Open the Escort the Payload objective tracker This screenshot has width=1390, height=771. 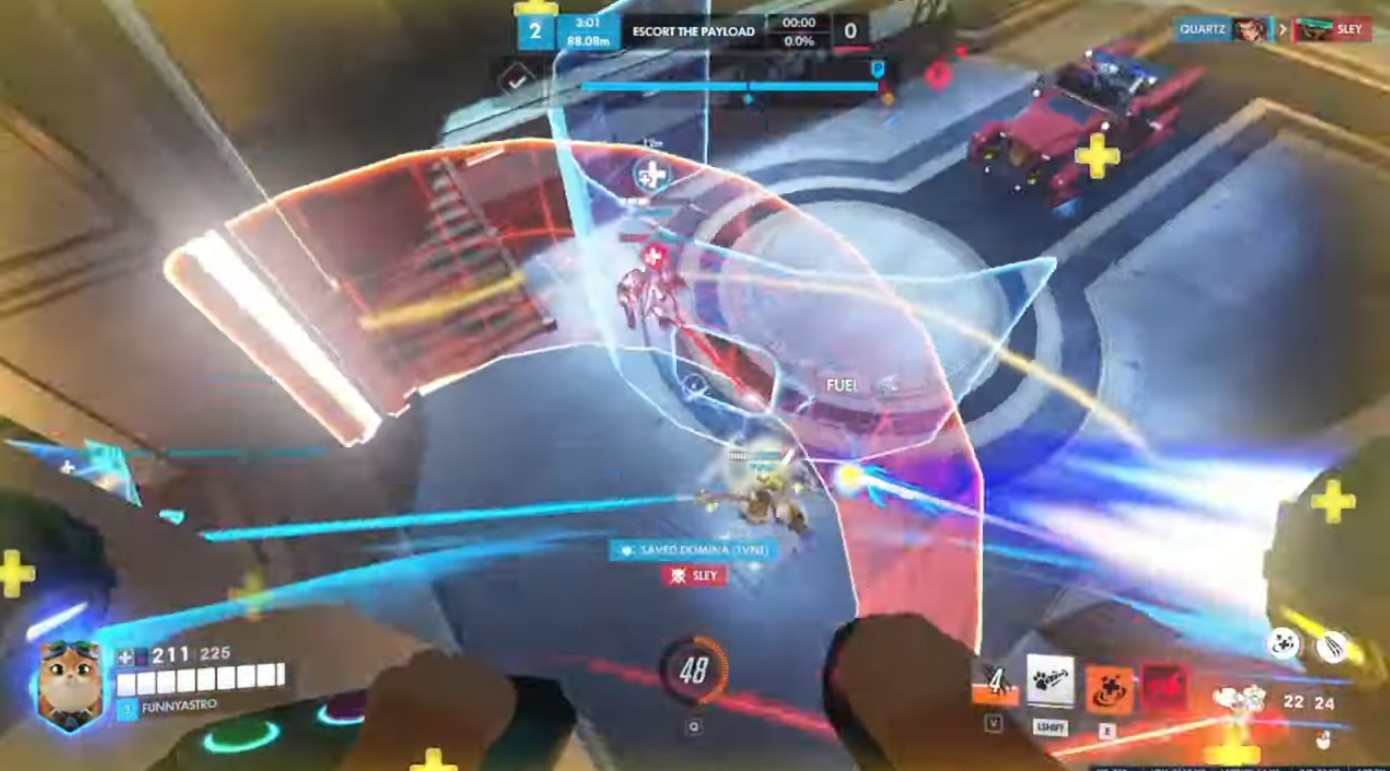[693, 31]
